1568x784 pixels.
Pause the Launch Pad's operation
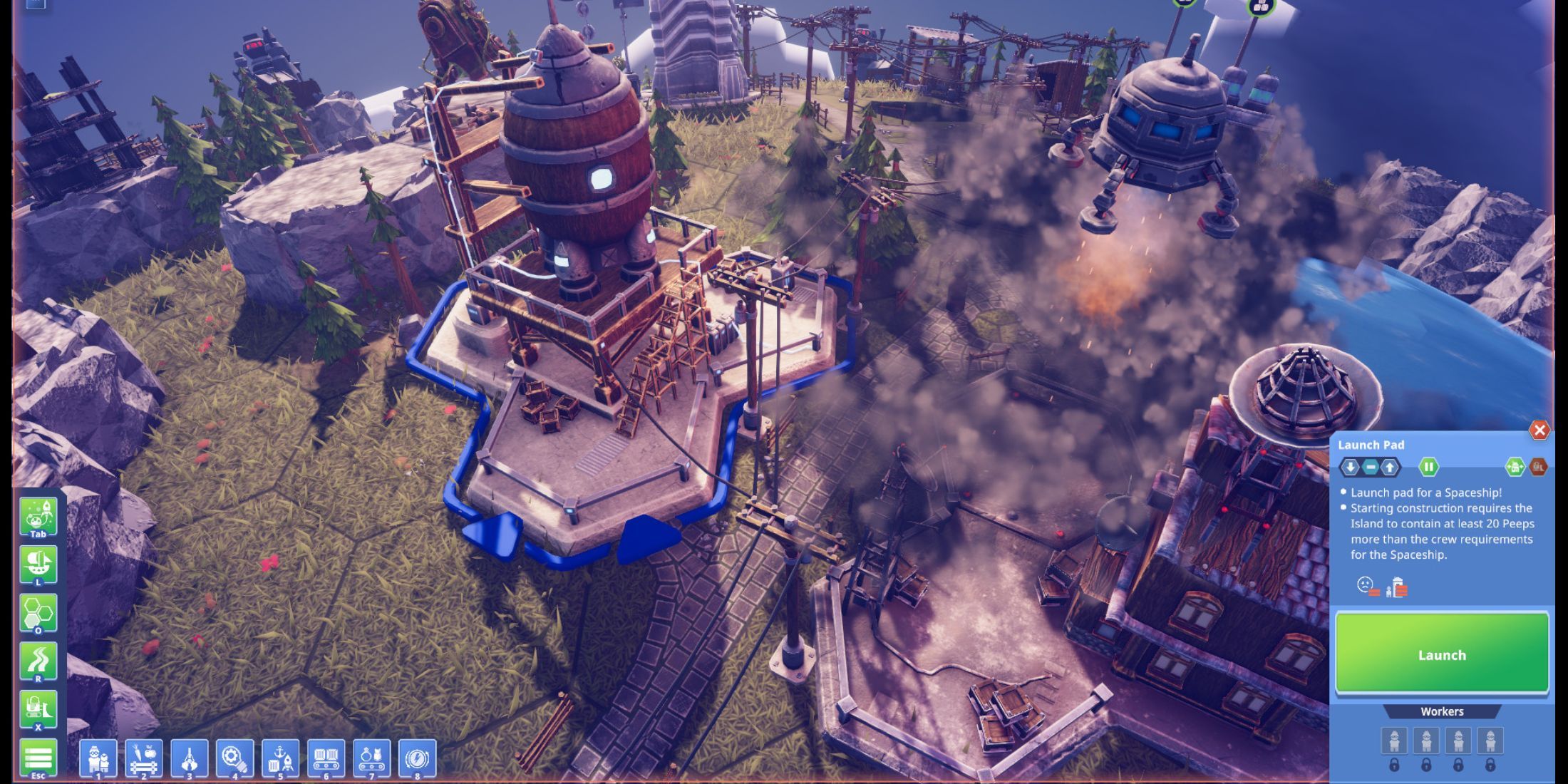pos(1430,467)
